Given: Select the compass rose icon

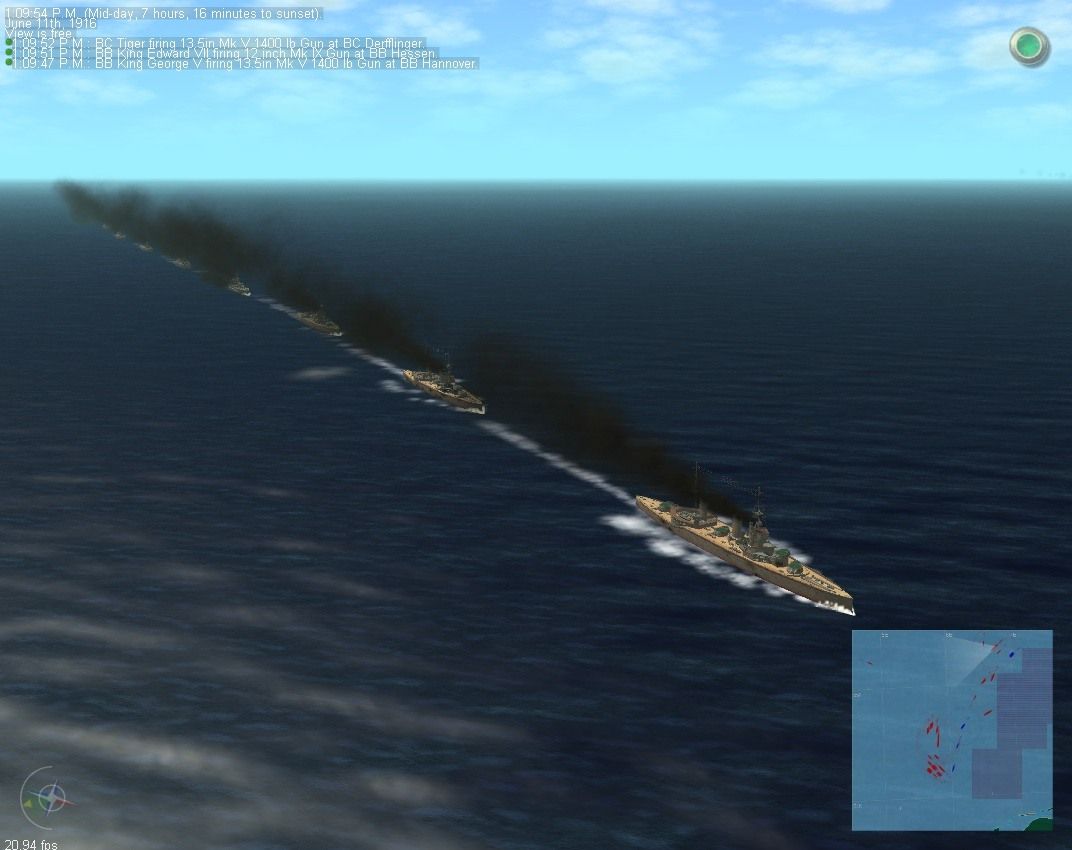Looking at the screenshot, I should click(x=52, y=798).
